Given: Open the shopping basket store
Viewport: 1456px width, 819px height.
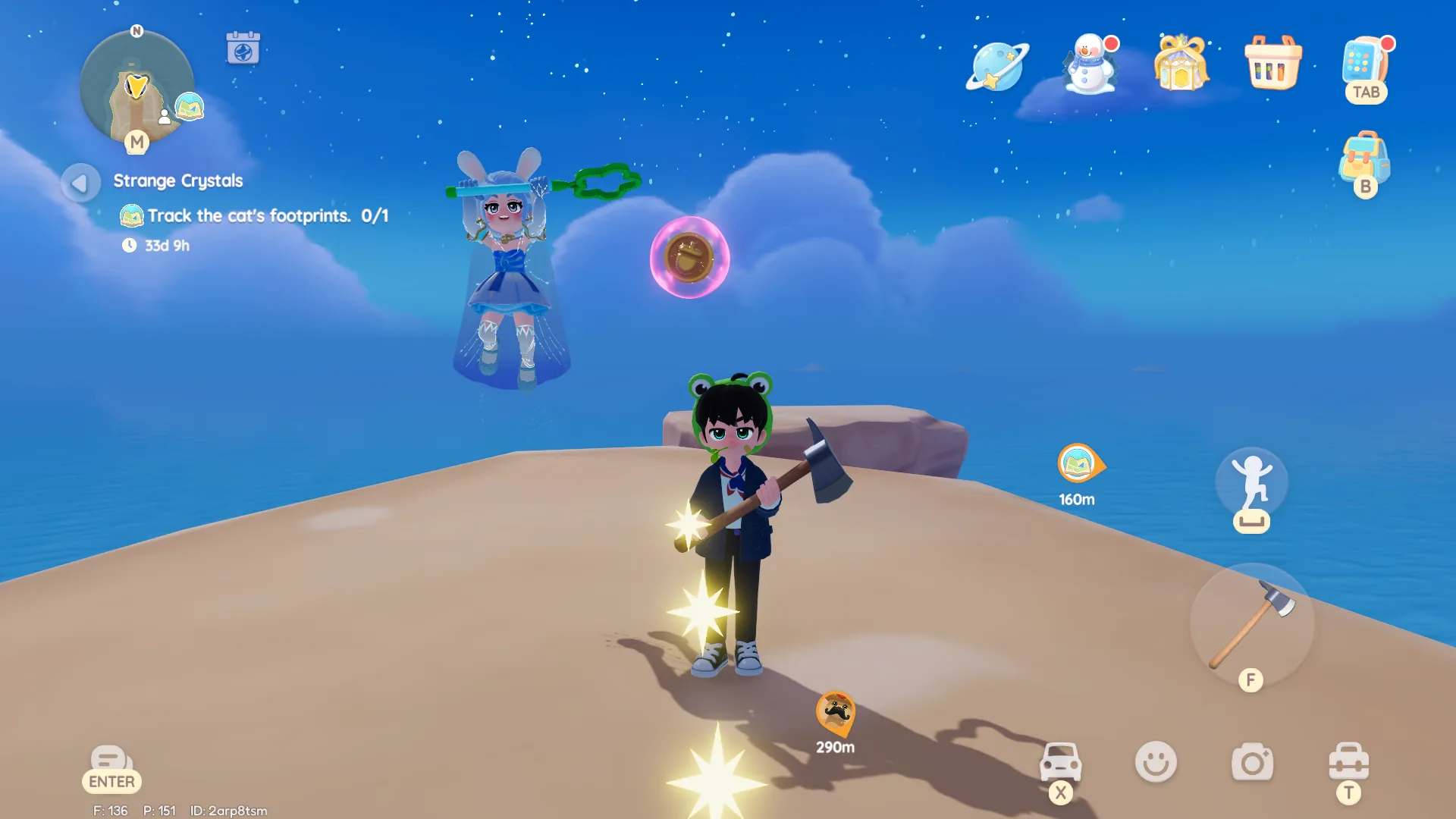Looking at the screenshot, I should point(1272,64).
